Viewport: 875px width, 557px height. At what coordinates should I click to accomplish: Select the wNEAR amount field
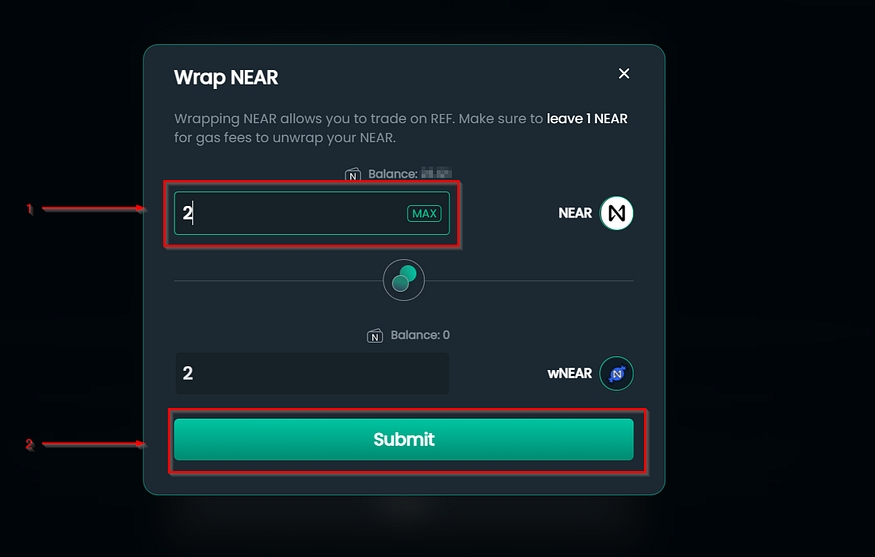point(311,373)
